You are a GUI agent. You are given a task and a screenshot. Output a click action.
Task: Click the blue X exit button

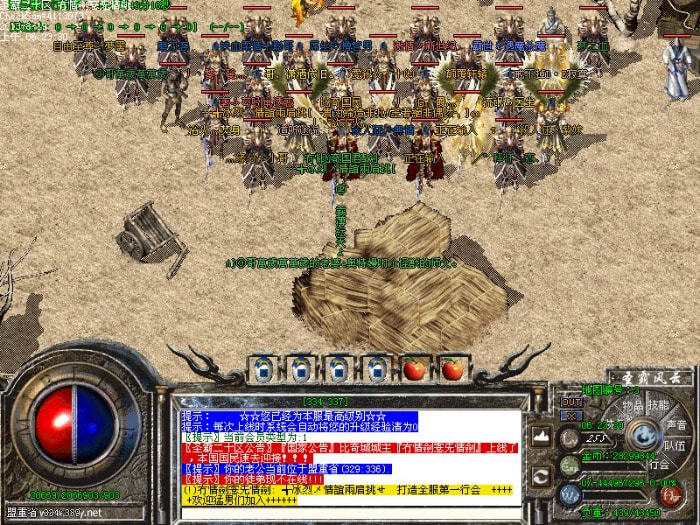572,415
